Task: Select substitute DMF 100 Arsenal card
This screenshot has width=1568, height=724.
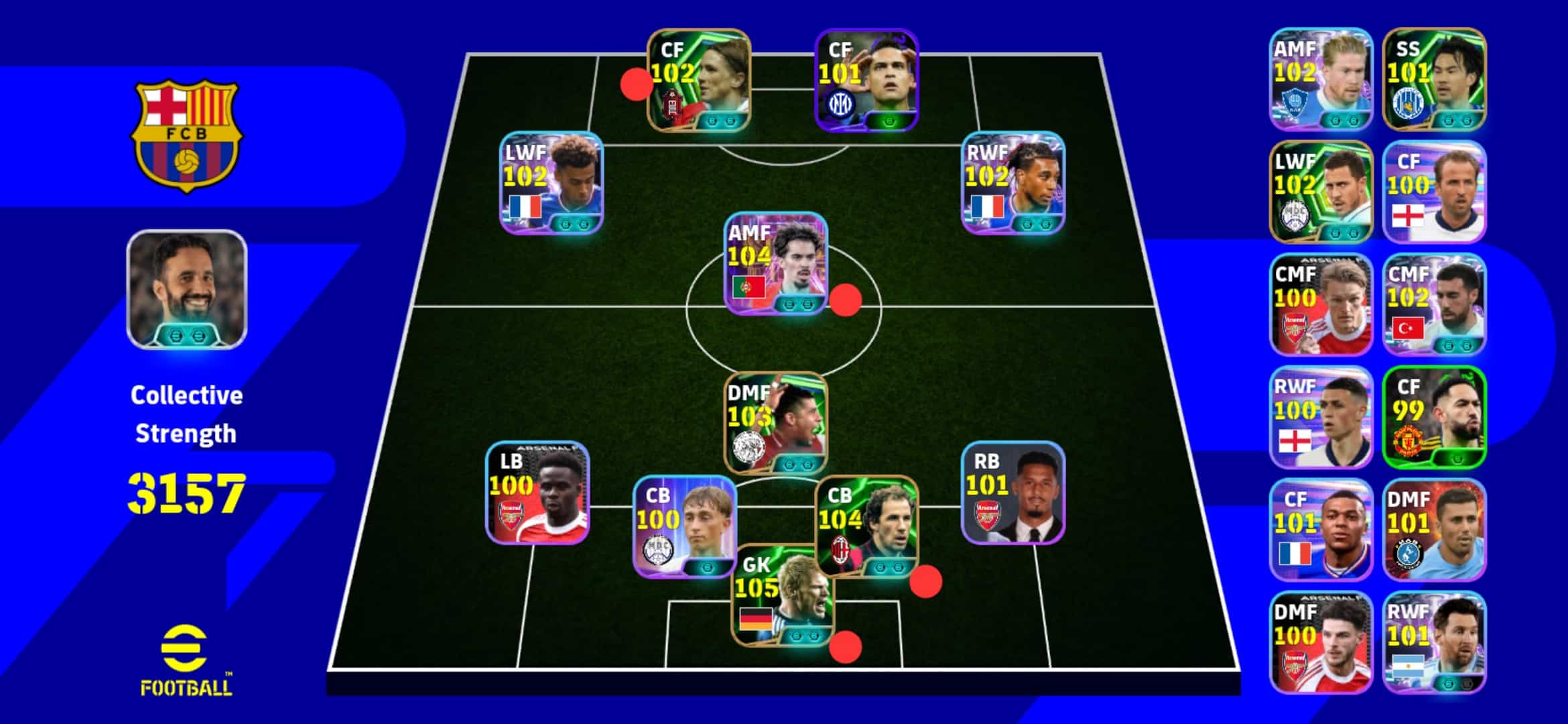Action: [x=1321, y=642]
